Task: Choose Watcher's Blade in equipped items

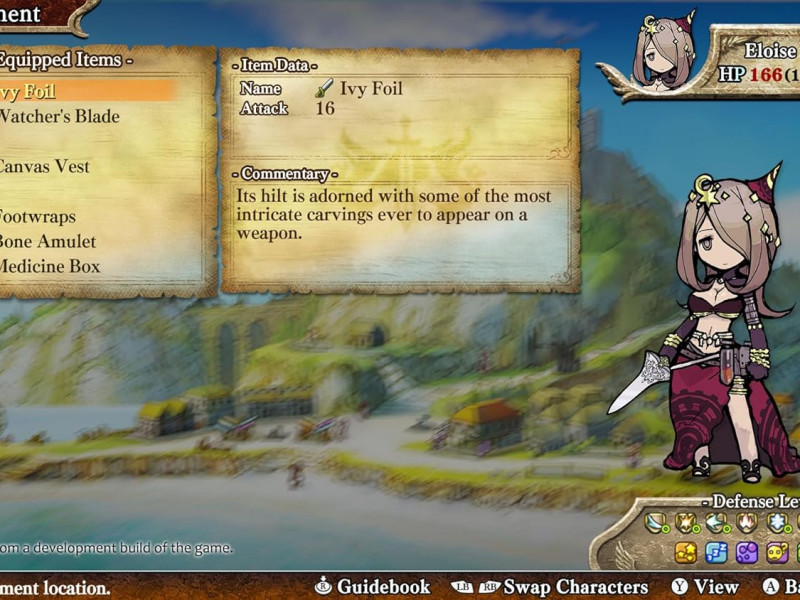Action: [58, 117]
